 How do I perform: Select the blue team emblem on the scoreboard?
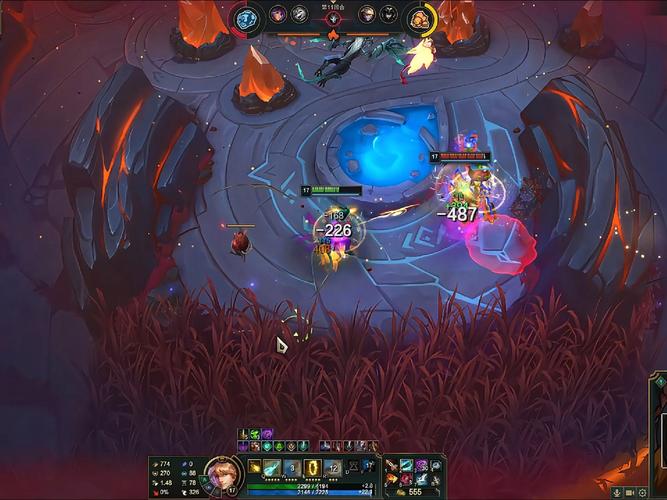[x=247, y=18]
